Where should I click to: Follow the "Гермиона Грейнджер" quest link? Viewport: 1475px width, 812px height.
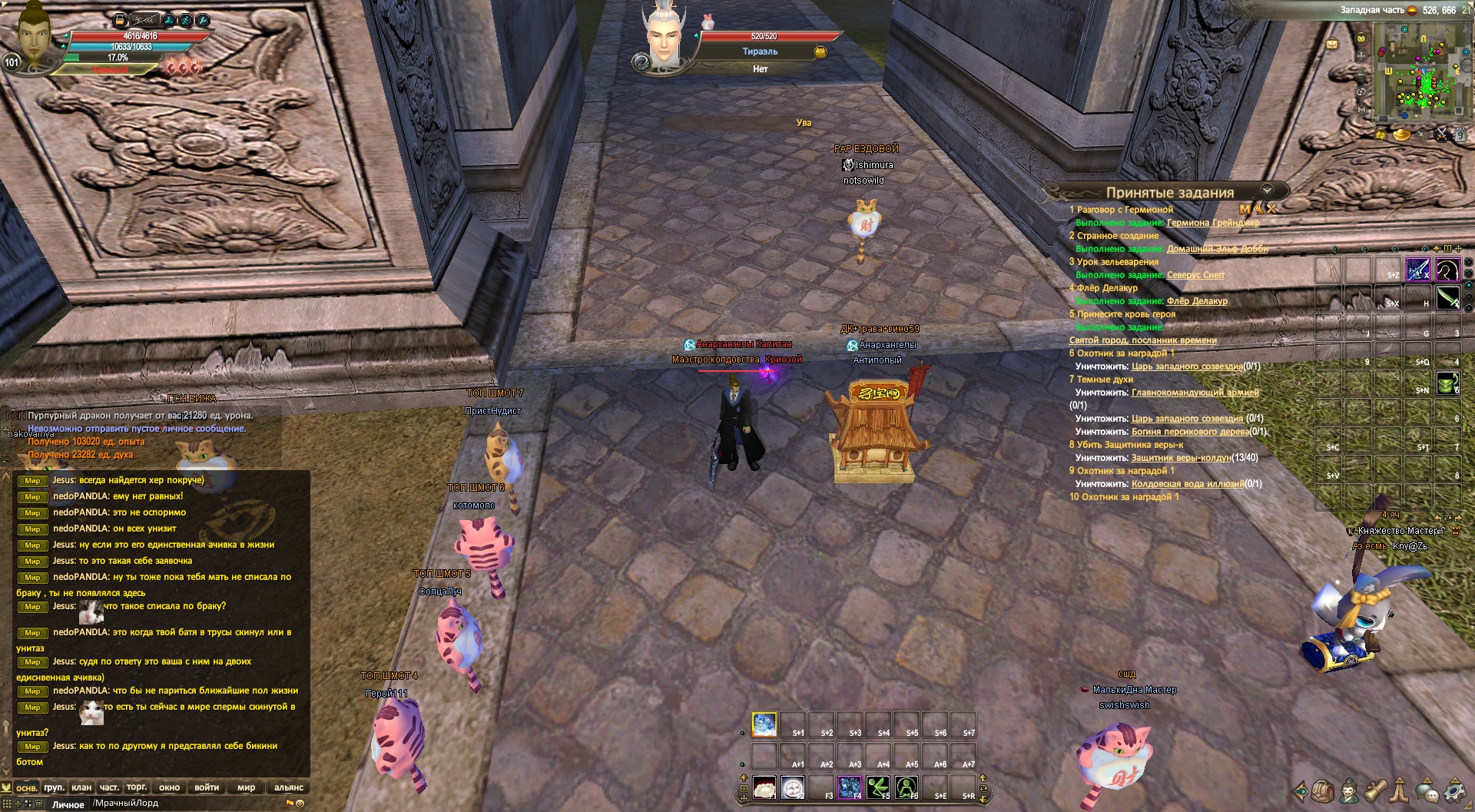(1213, 223)
